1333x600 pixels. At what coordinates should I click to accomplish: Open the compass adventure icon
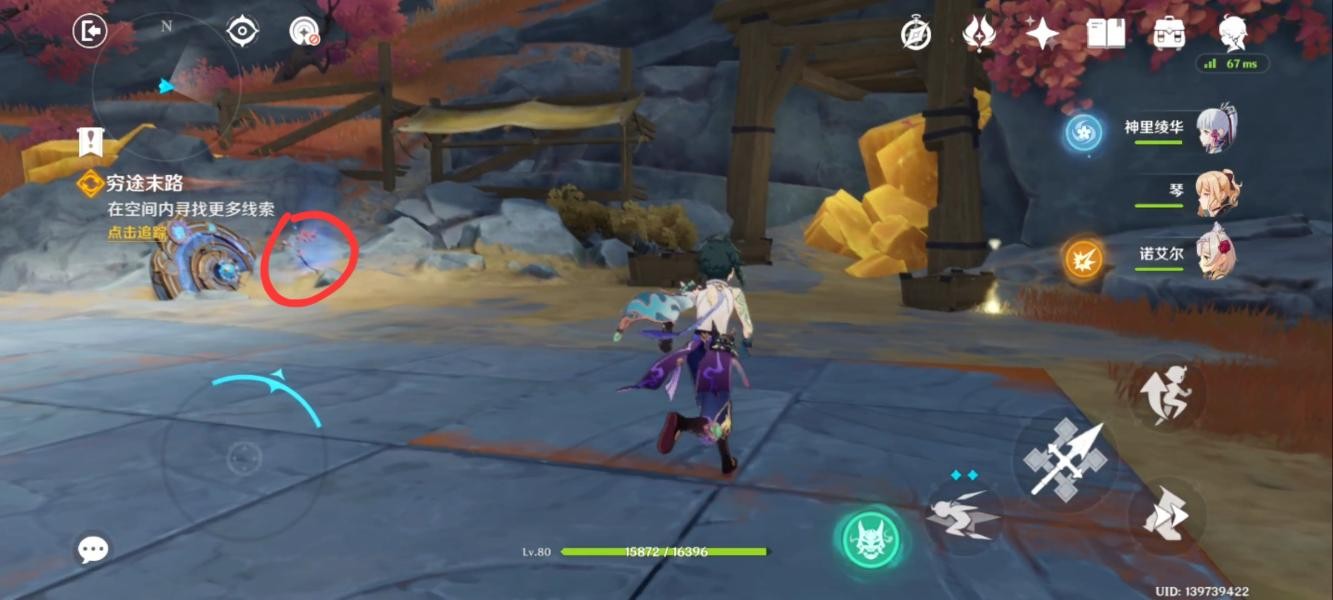click(x=915, y=34)
